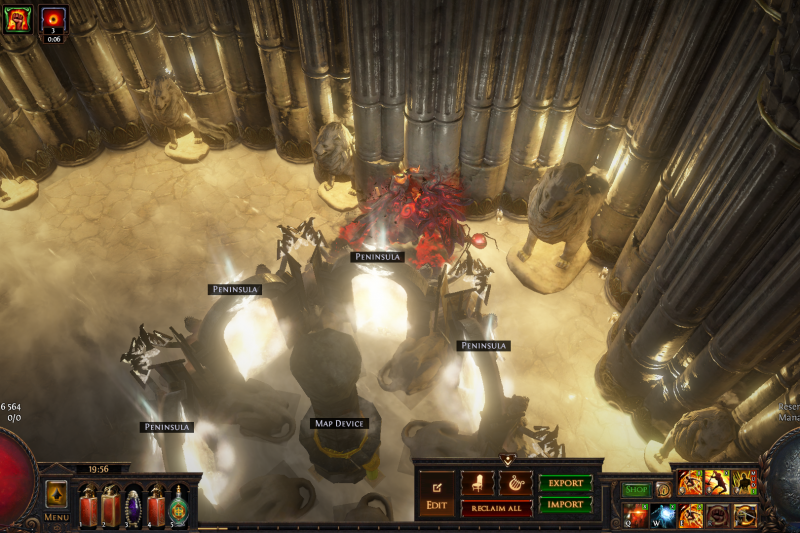Open the green Shop button
Screen dimensions: 800x533
coord(636,490)
